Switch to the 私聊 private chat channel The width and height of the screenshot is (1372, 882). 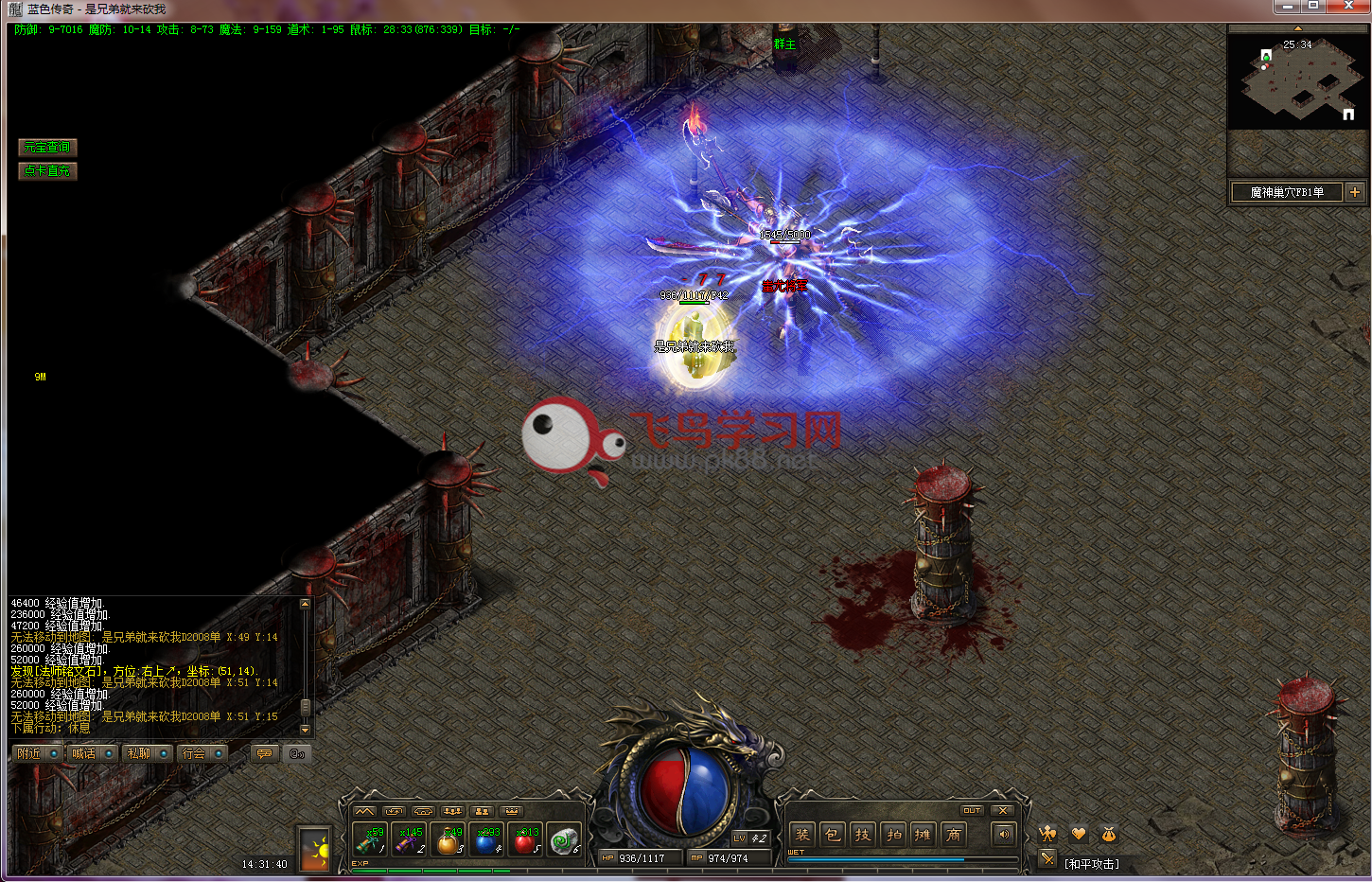139,753
